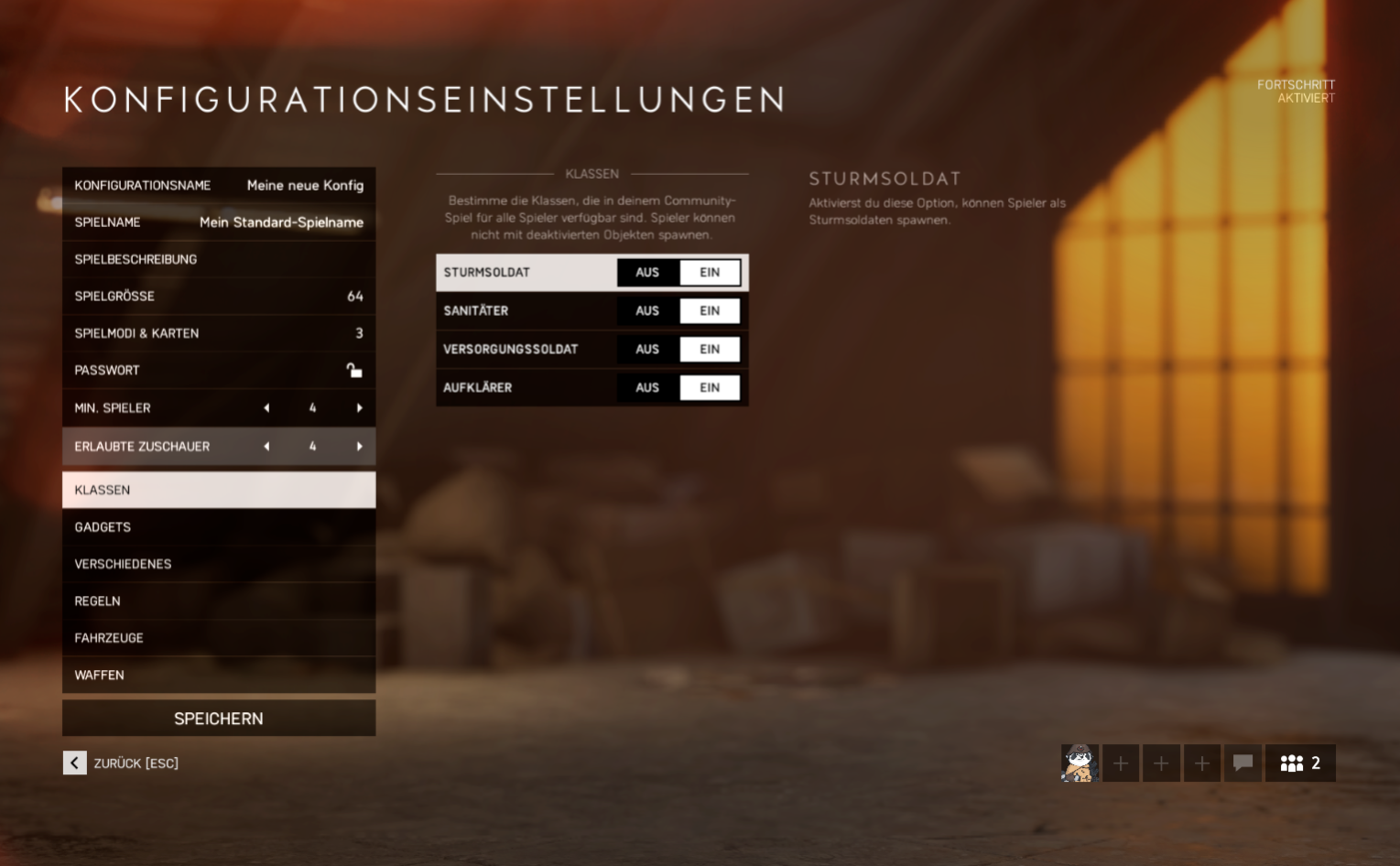1400x866 pixels.
Task: Go back with the Zurück button
Action: pyautogui.click(x=75, y=763)
